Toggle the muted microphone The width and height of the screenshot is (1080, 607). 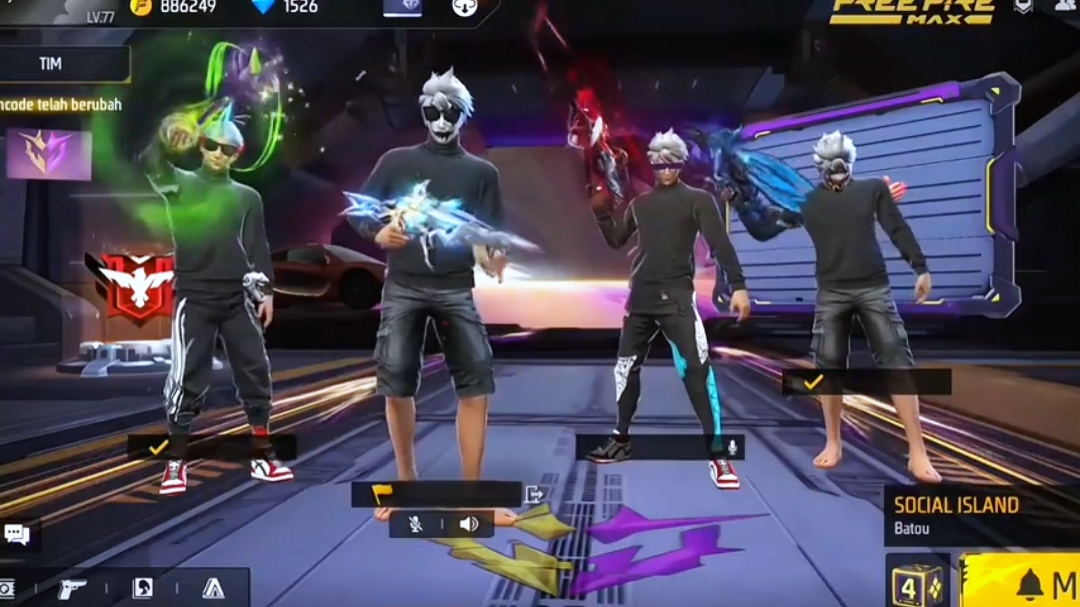tap(415, 524)
